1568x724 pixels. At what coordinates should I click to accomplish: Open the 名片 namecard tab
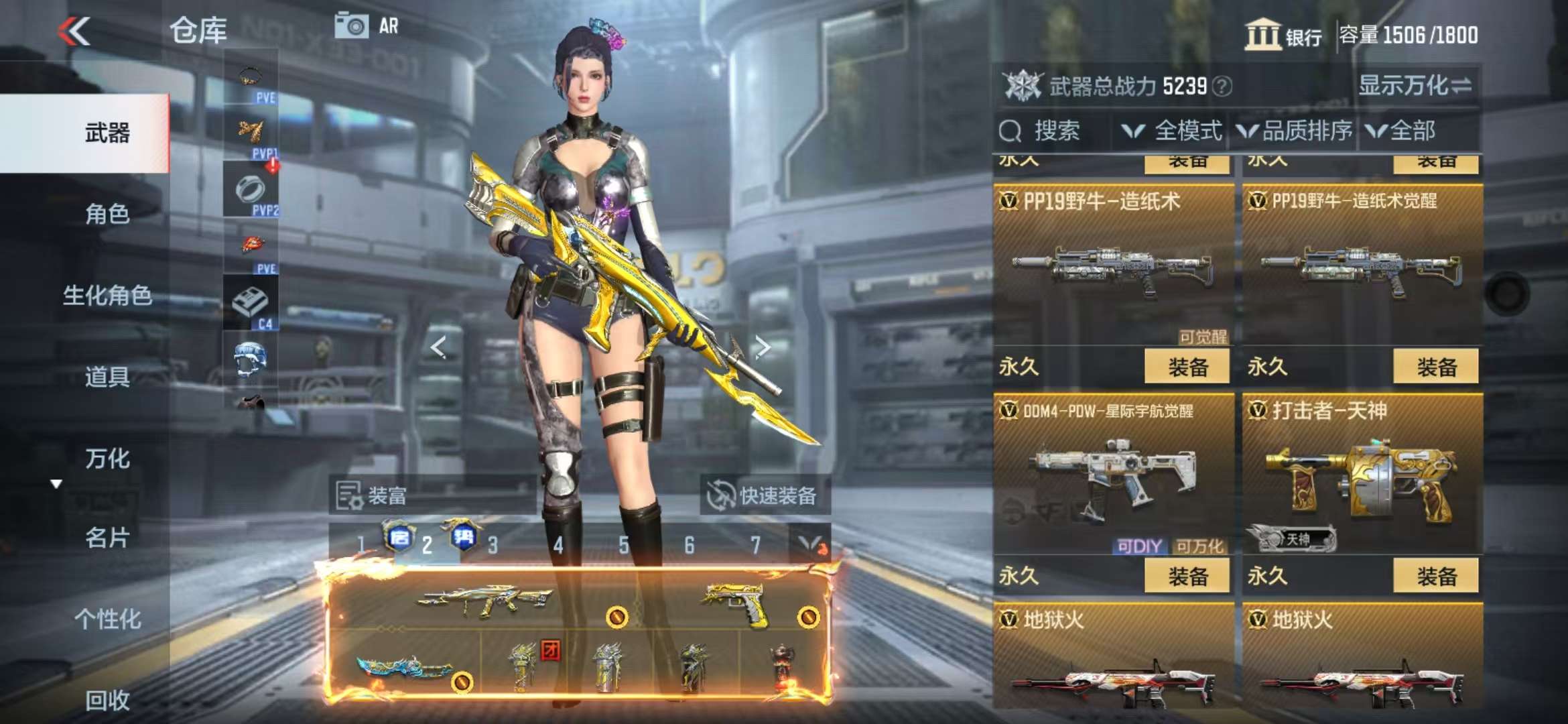coord(107,538)
